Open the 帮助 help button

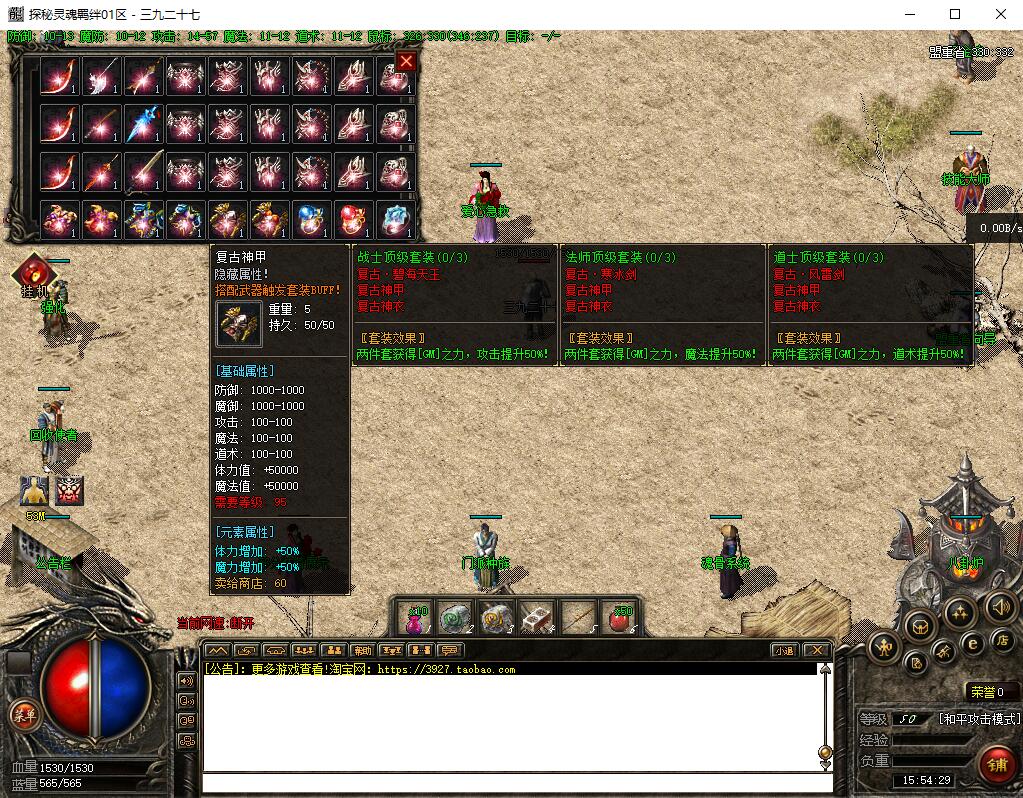point(363,650)
